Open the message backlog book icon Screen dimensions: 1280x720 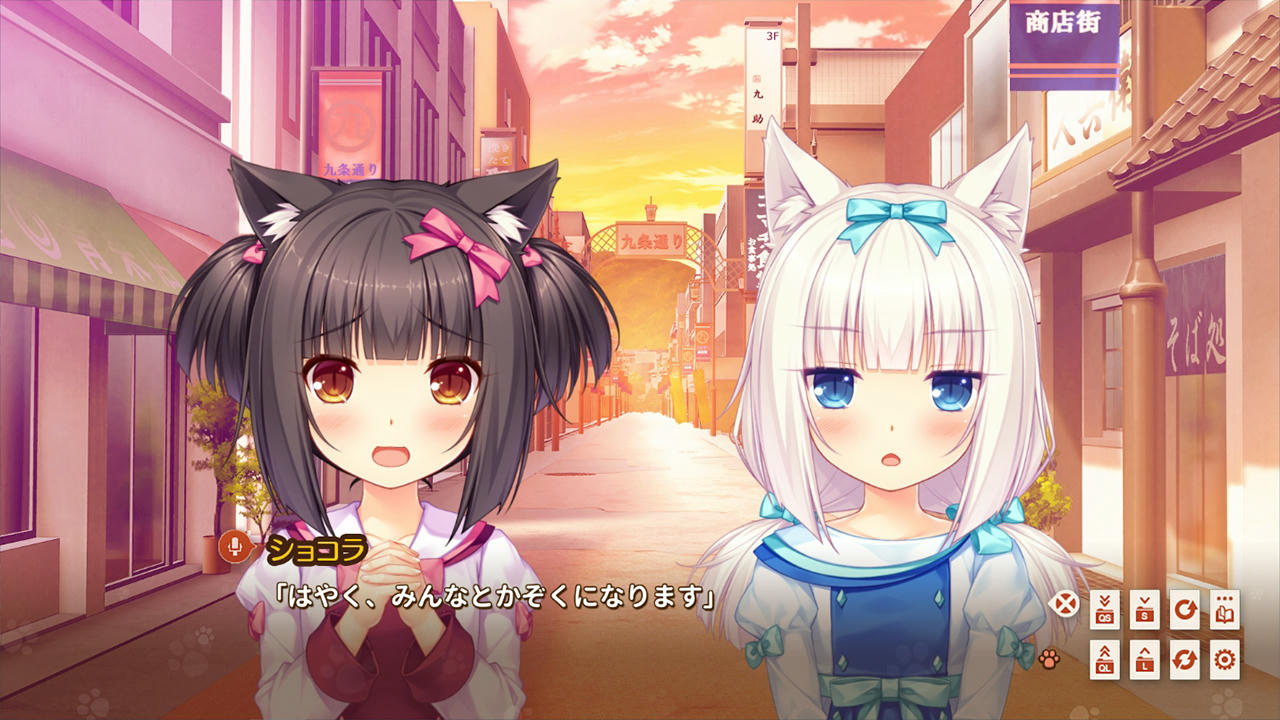click(x=1224, y=609)
